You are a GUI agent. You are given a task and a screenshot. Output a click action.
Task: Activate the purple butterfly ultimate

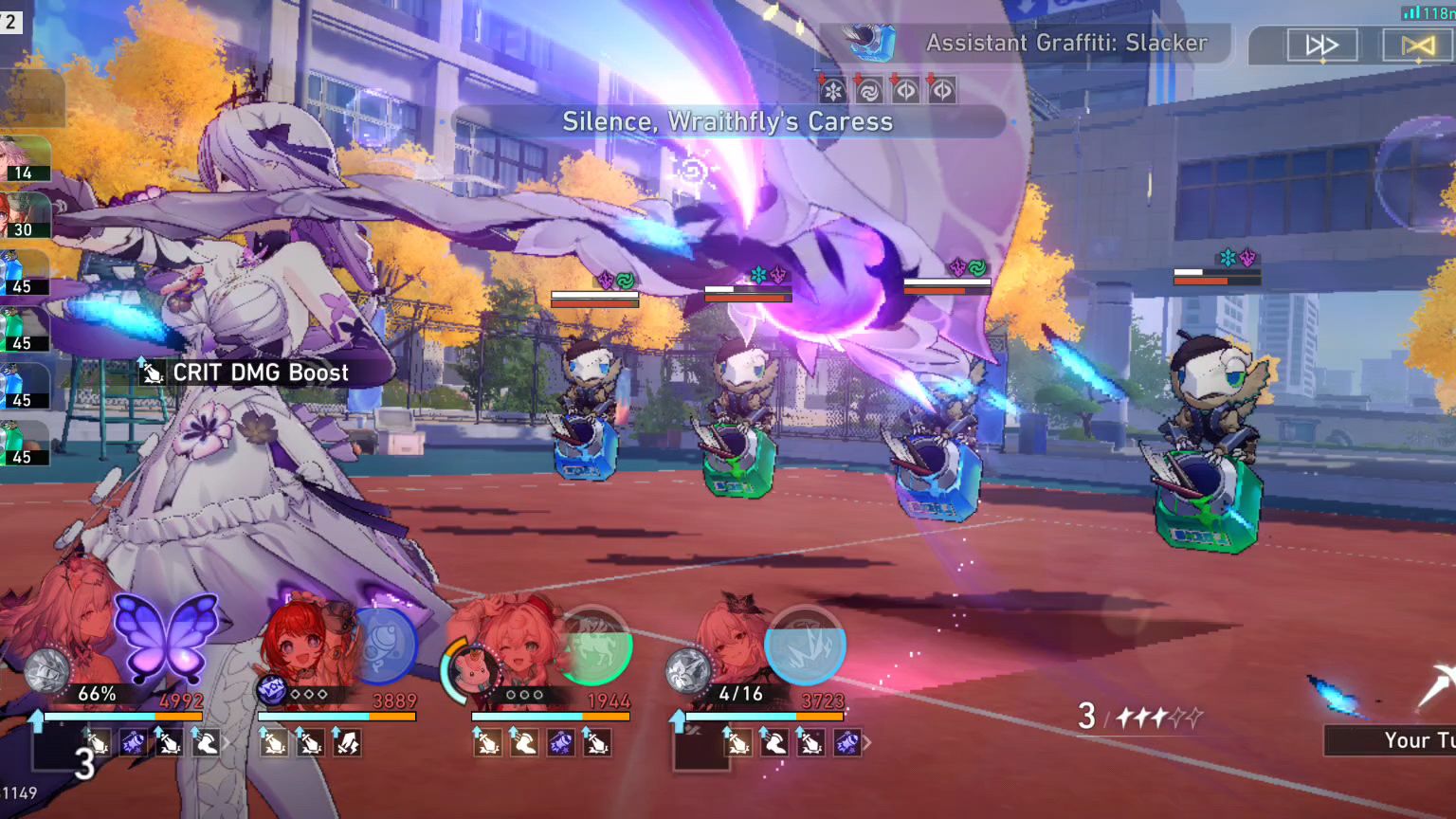pos(166,637)
